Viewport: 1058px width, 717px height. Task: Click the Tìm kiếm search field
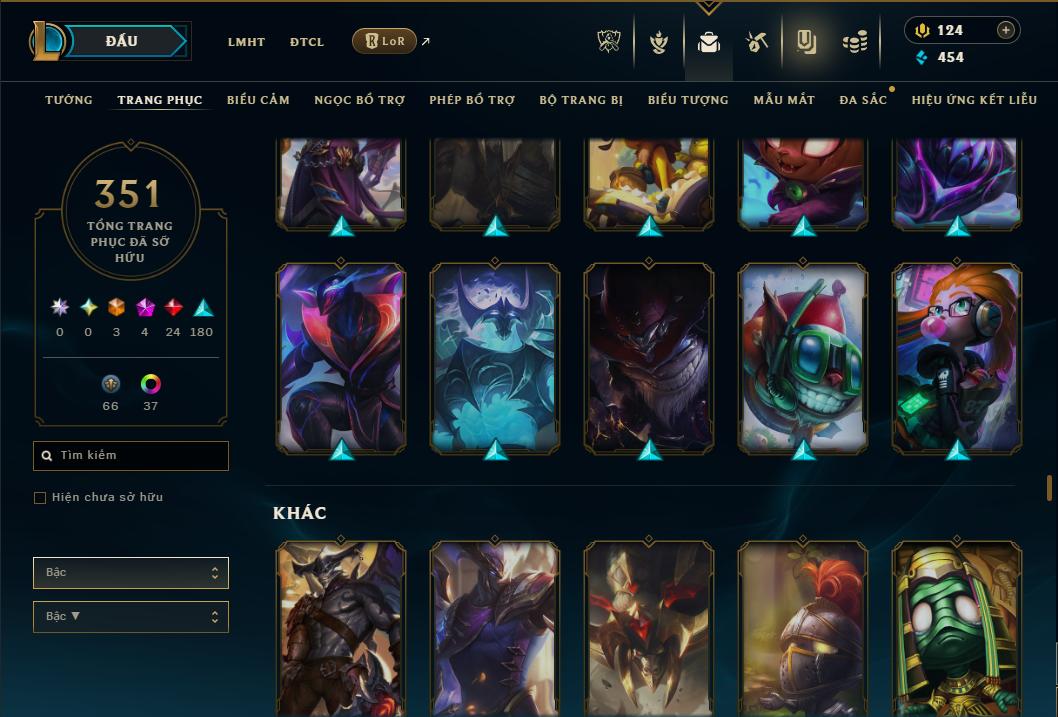coord(131,456)
